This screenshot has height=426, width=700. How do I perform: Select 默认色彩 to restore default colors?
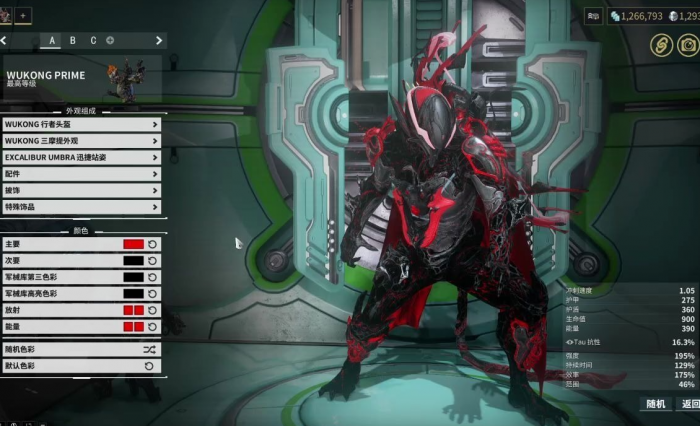(81, 366)
